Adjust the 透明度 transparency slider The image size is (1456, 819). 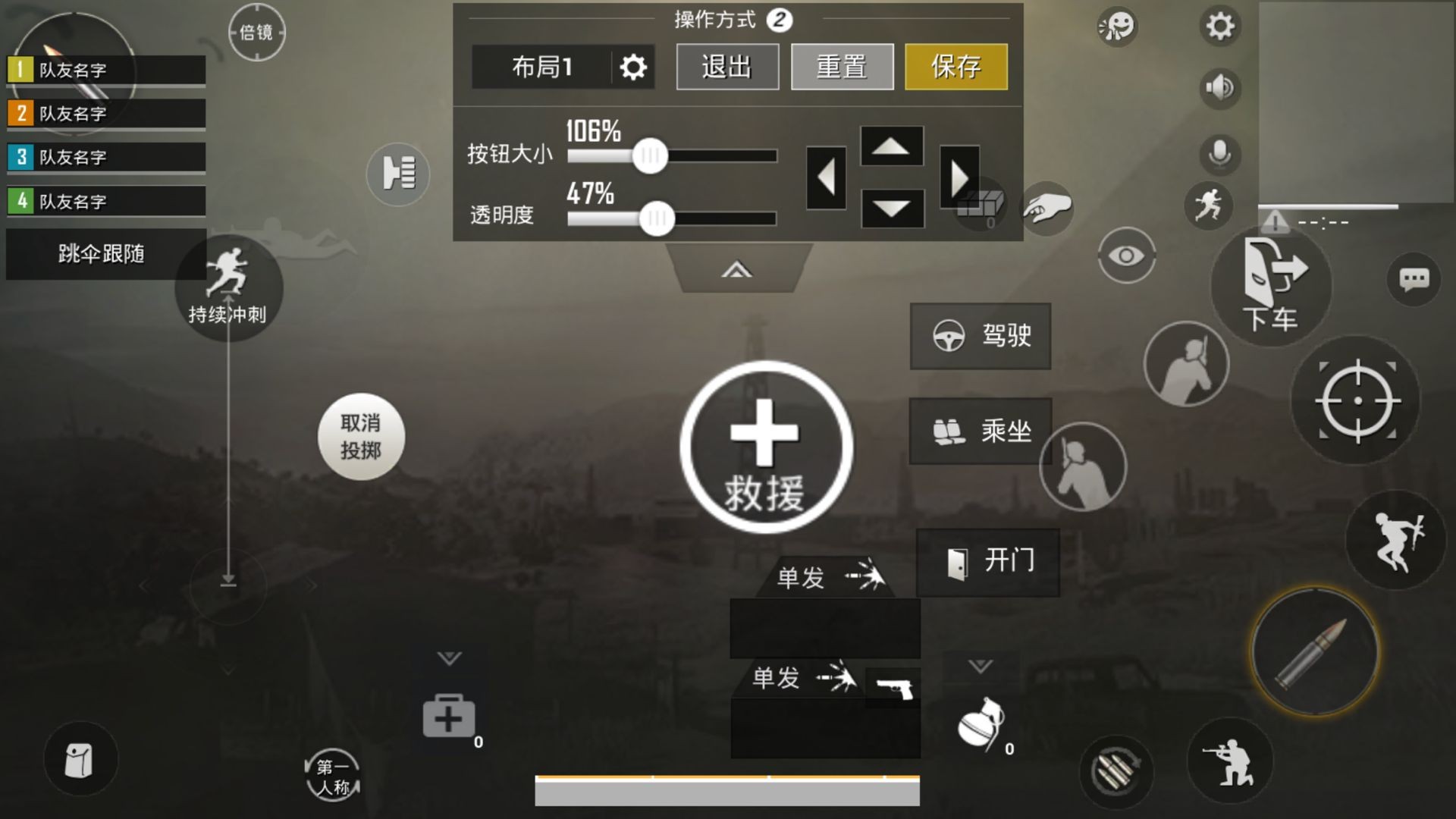pos(658,218)
